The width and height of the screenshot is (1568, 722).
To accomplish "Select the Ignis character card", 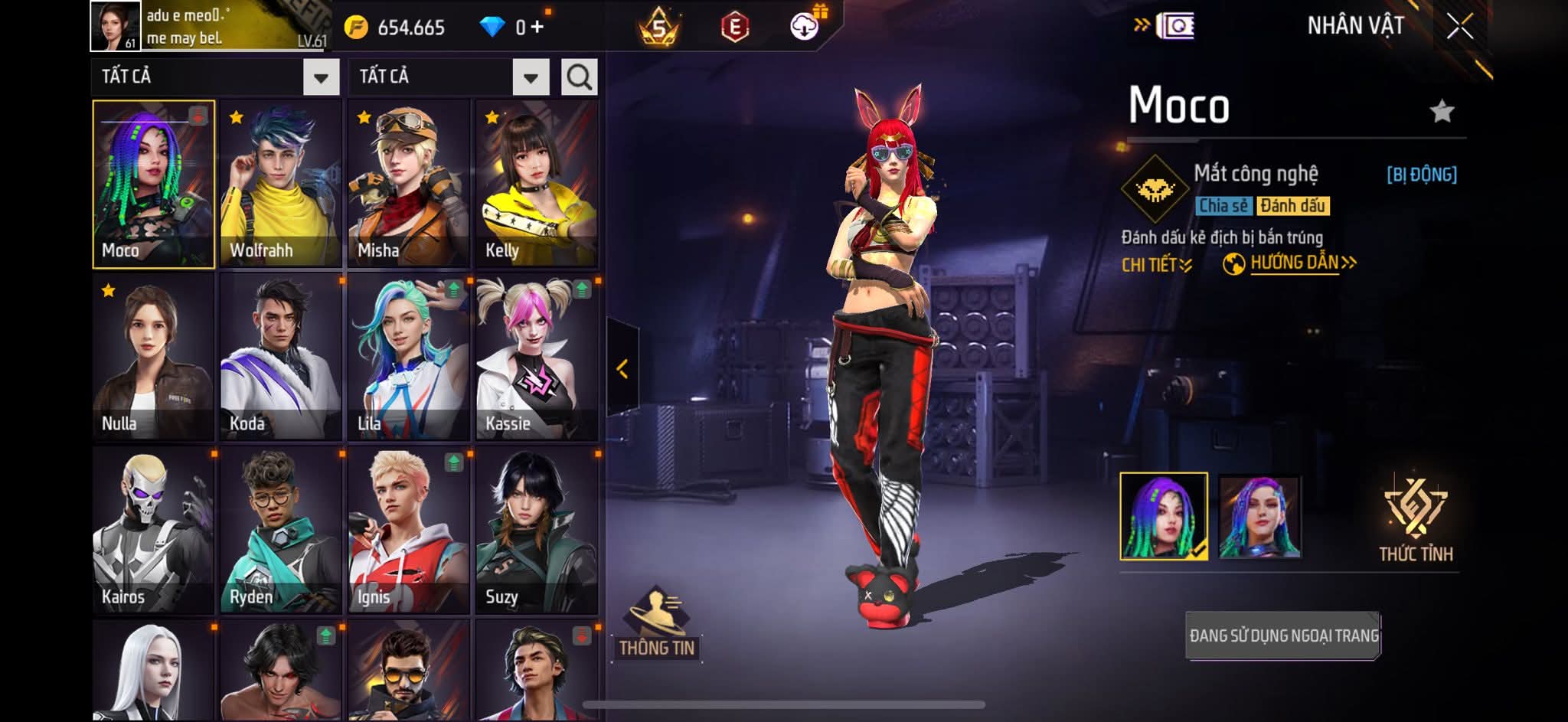I will click(x=409, y=530).
